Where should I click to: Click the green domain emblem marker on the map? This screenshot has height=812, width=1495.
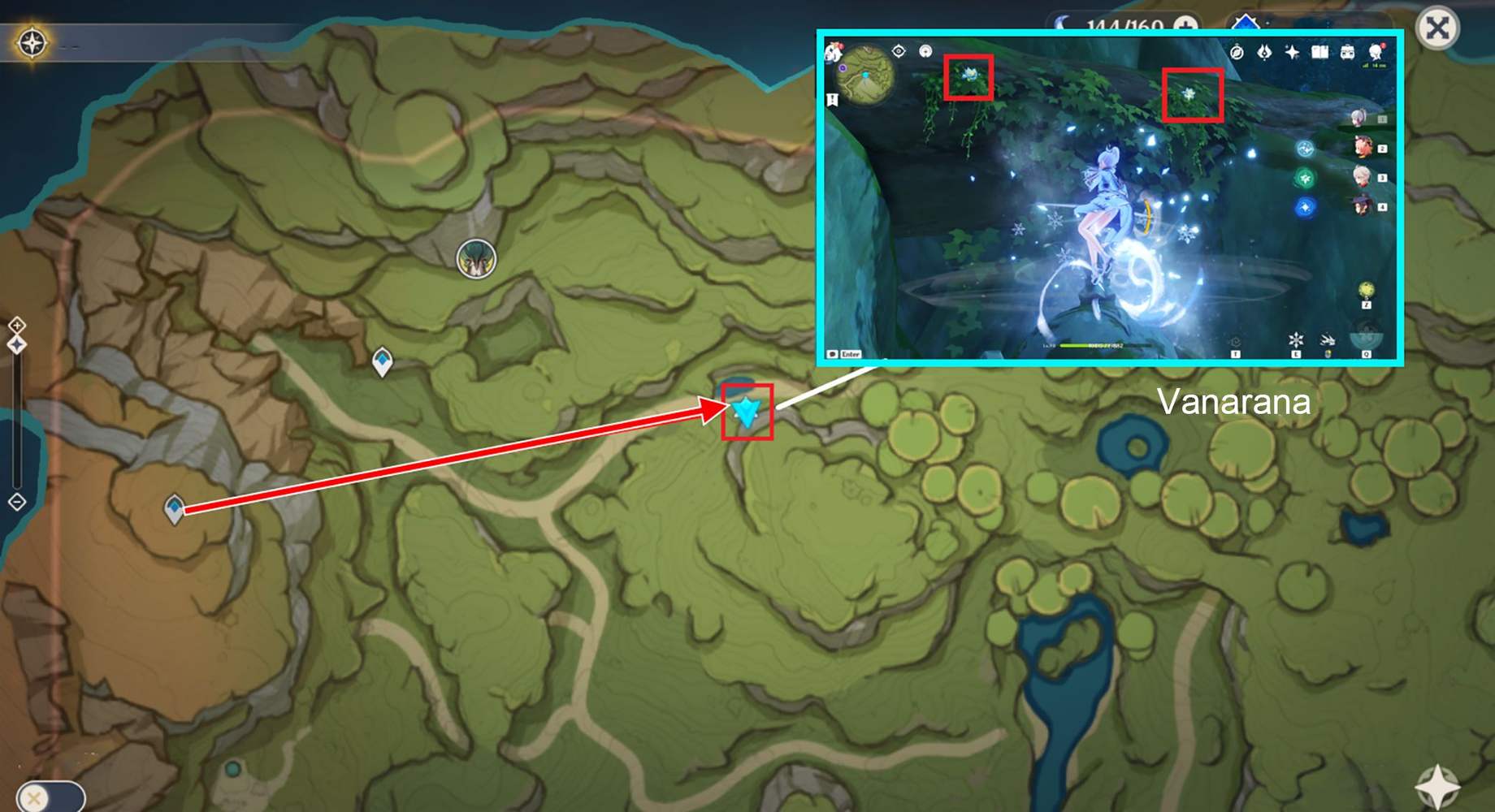pos(475,258)
